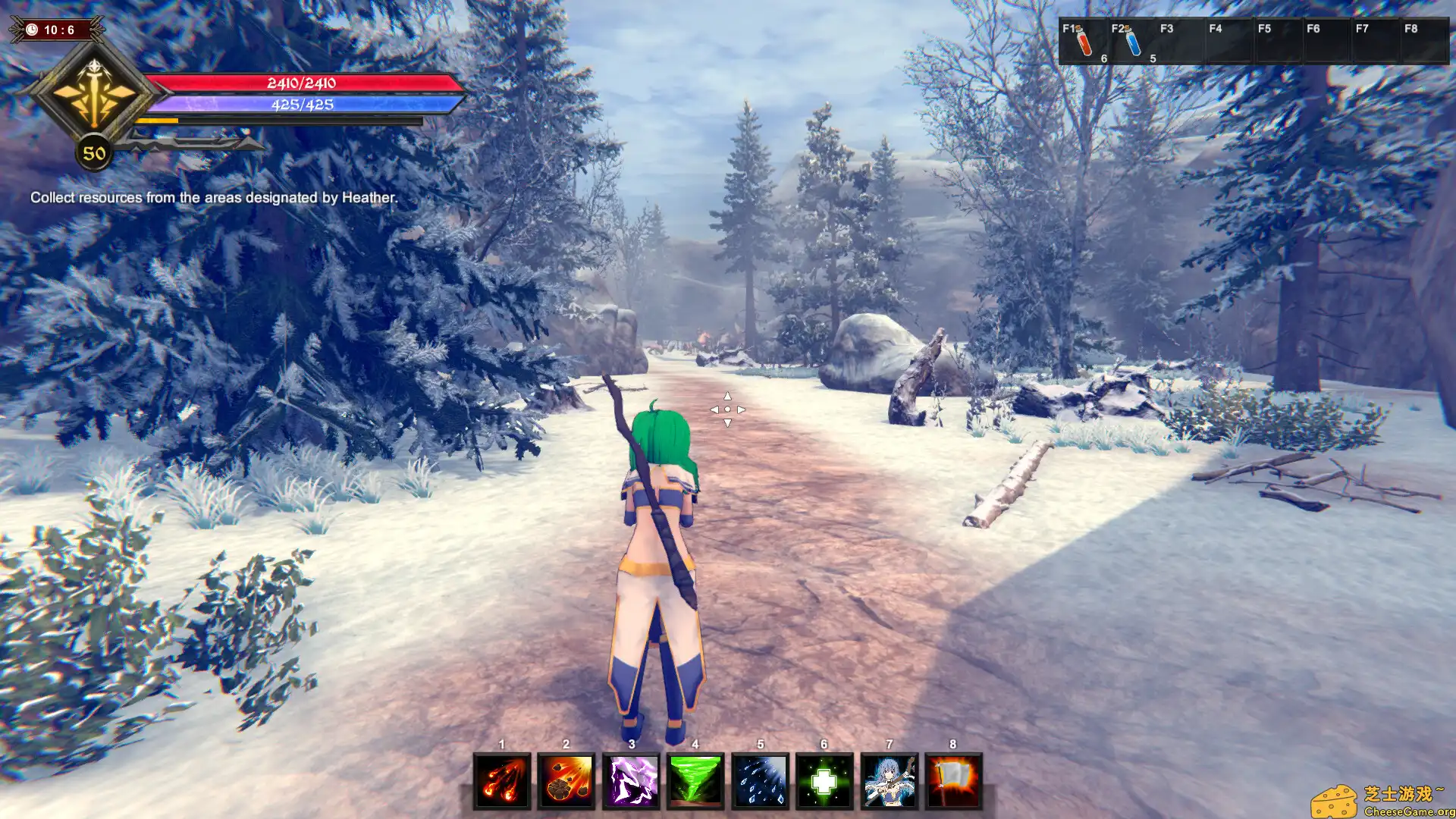Trigger the green tornado skill in slot 4

(695, 780)
